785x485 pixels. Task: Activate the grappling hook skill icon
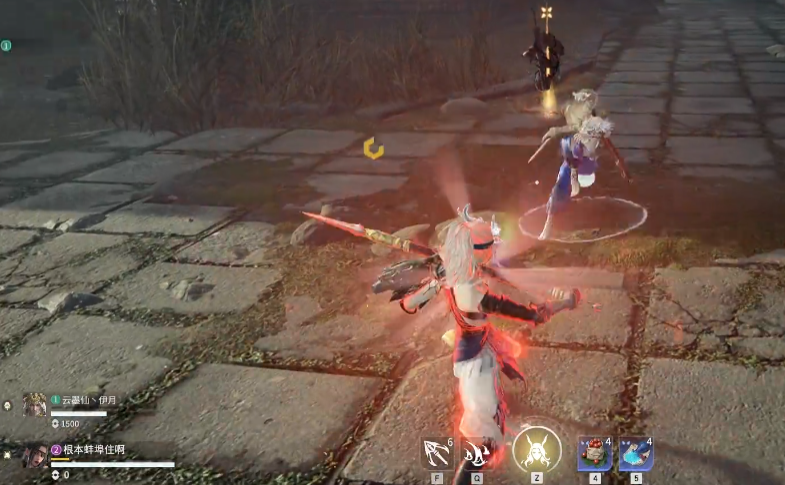(x=436, y=453)
